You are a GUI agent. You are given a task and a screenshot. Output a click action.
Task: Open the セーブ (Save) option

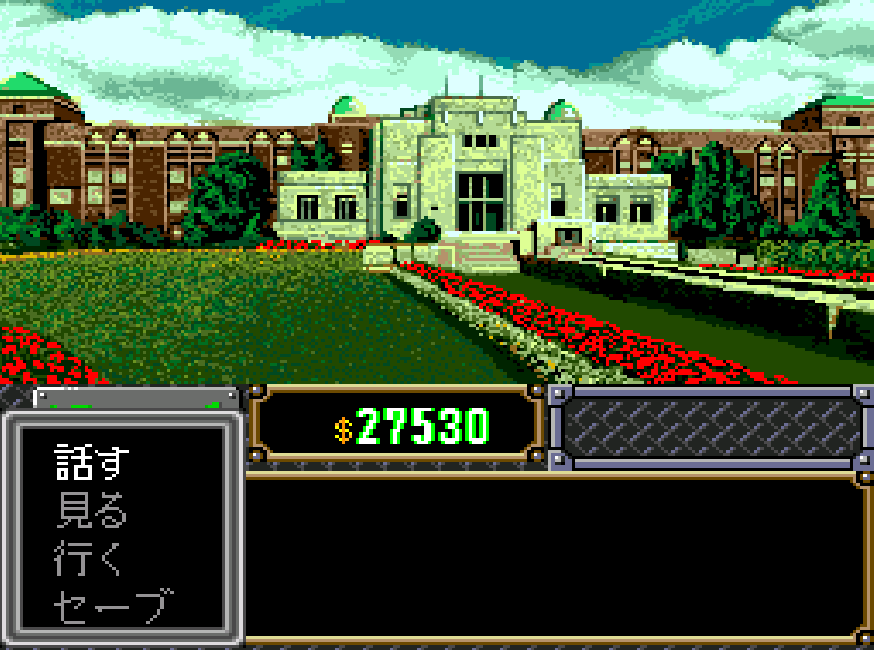coord(112,605)
